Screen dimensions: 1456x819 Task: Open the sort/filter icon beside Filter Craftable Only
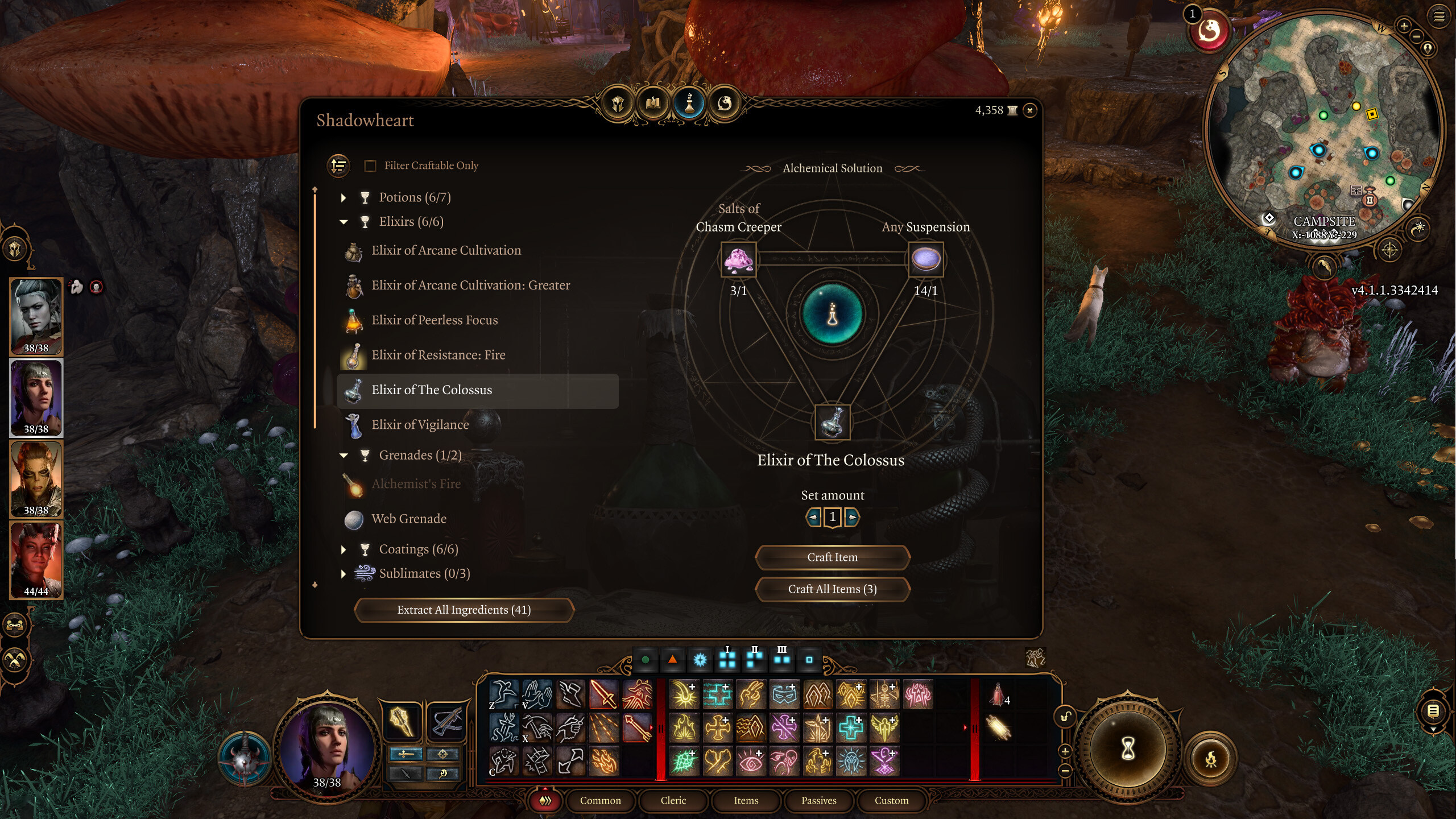tap(338, 166)
